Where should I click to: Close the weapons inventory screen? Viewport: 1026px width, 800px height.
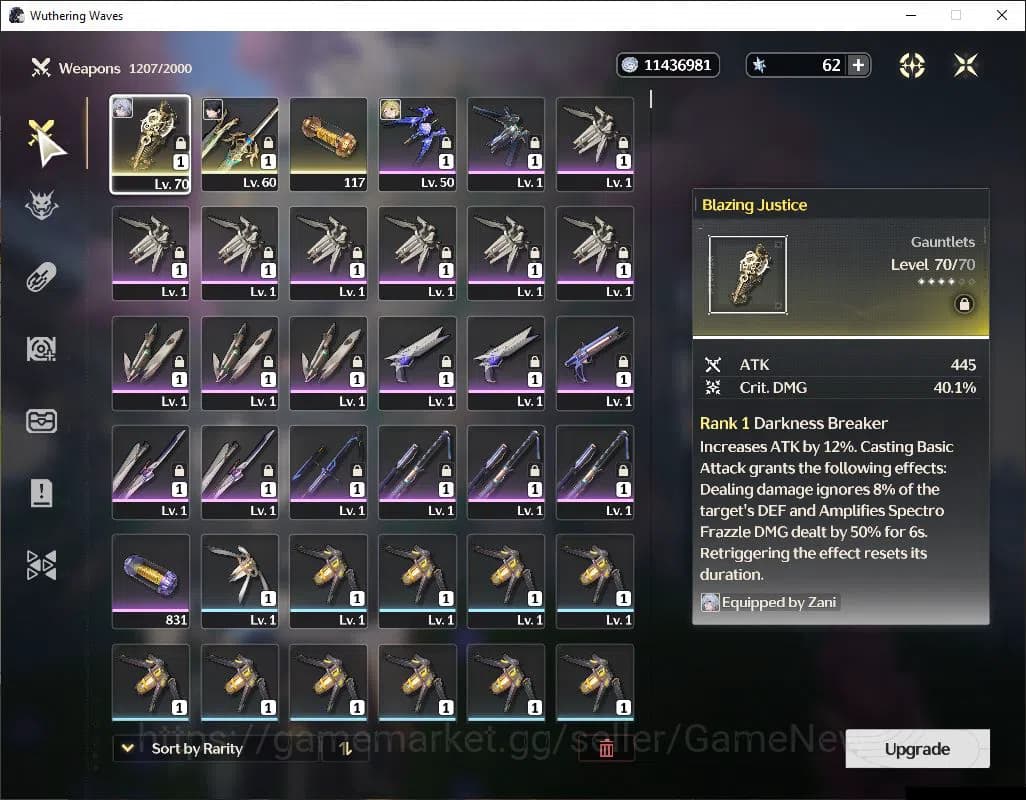(966, 65)
